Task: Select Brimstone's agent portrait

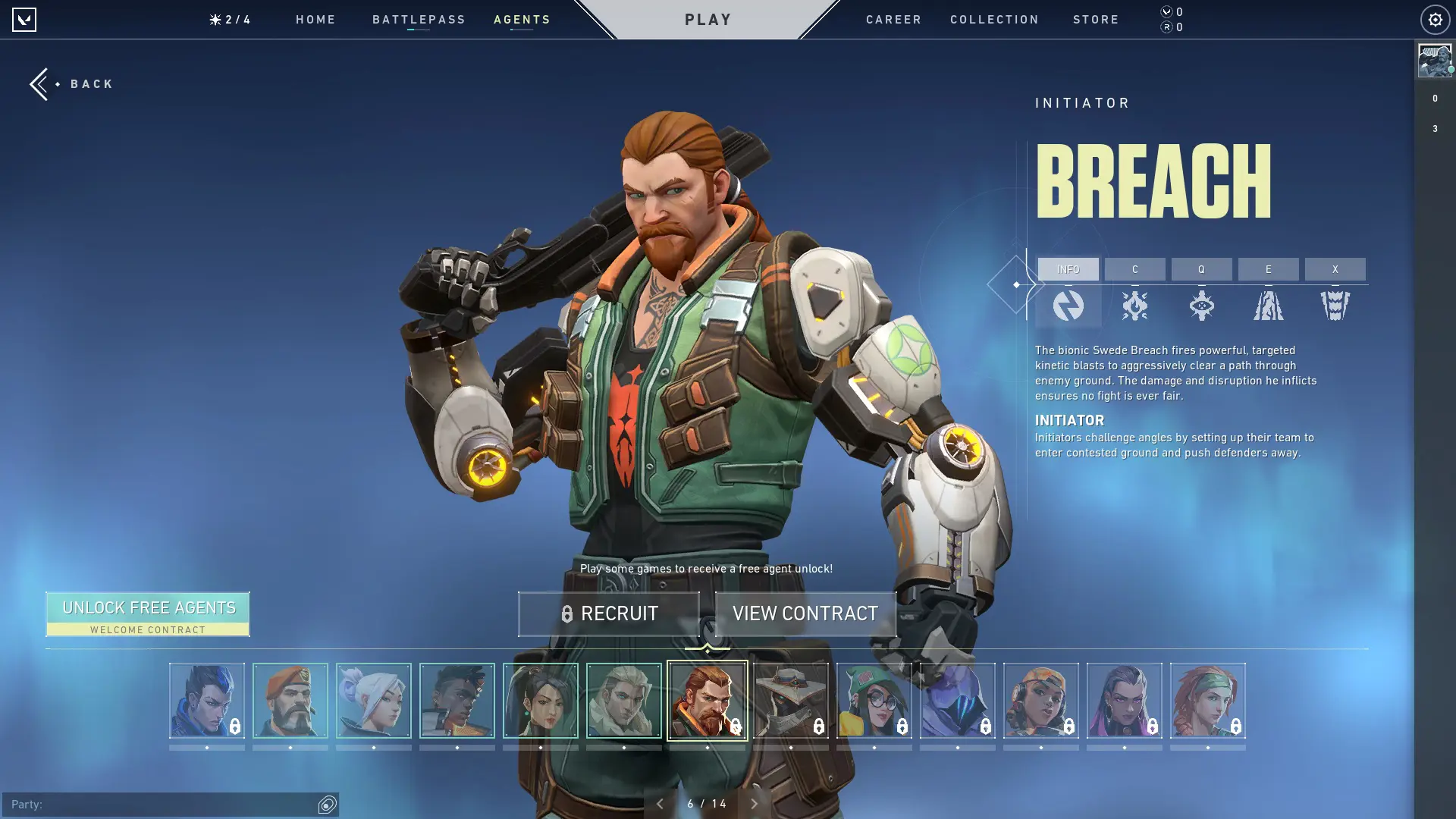Action: click(x=290, y=700)
